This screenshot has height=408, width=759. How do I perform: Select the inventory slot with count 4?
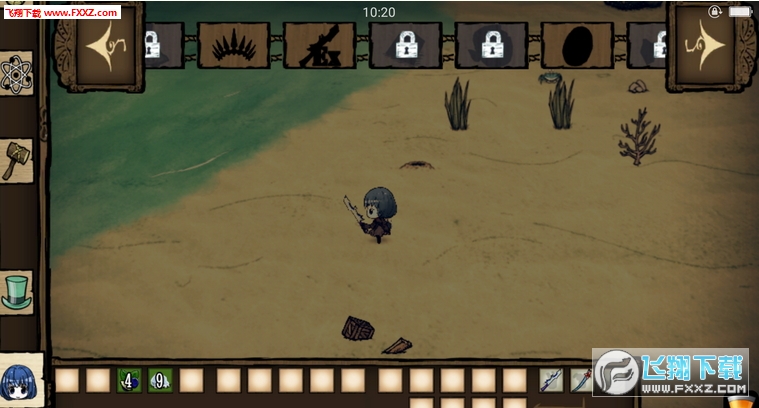point(129,380)
